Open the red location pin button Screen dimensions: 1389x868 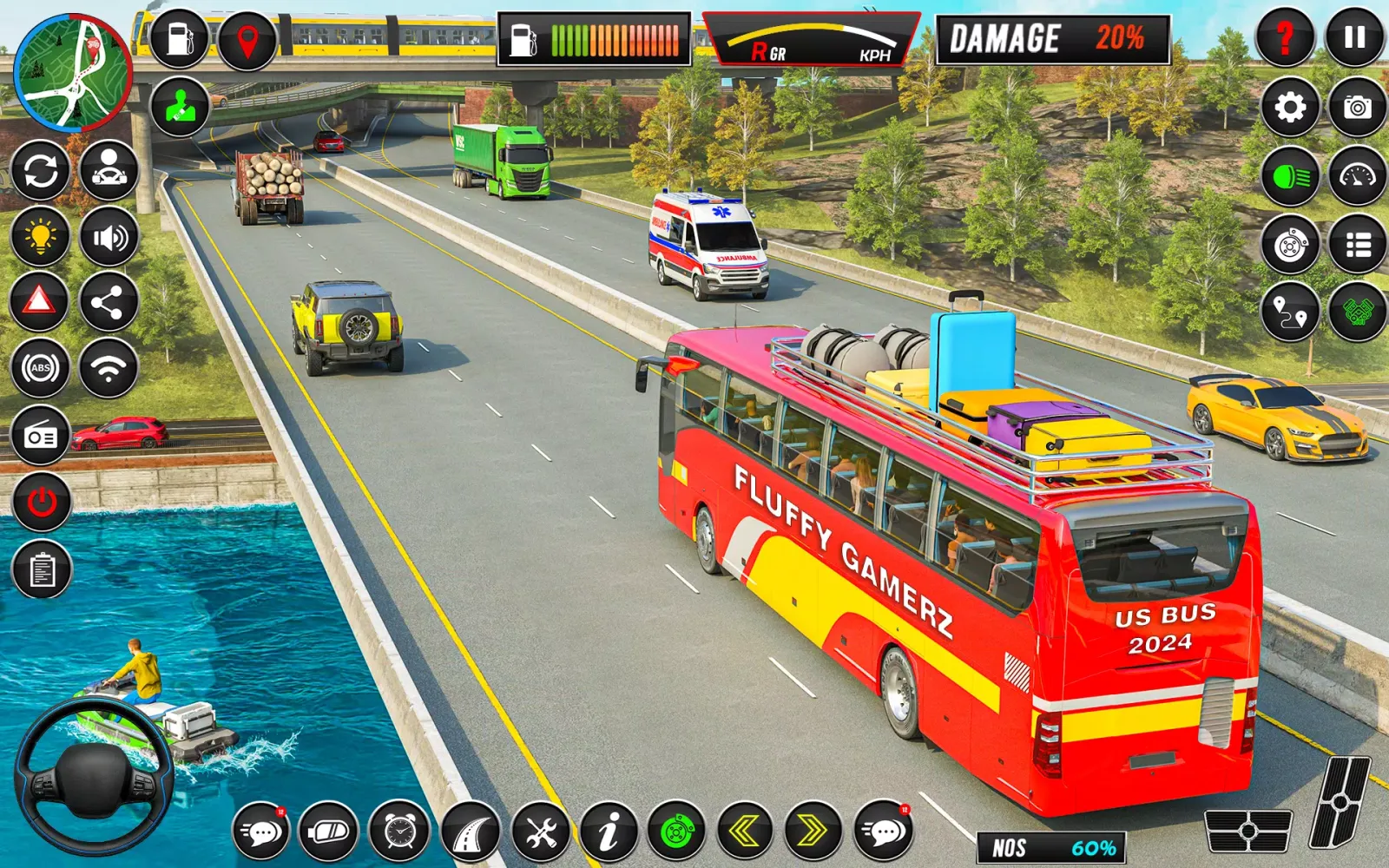point(247,39)
